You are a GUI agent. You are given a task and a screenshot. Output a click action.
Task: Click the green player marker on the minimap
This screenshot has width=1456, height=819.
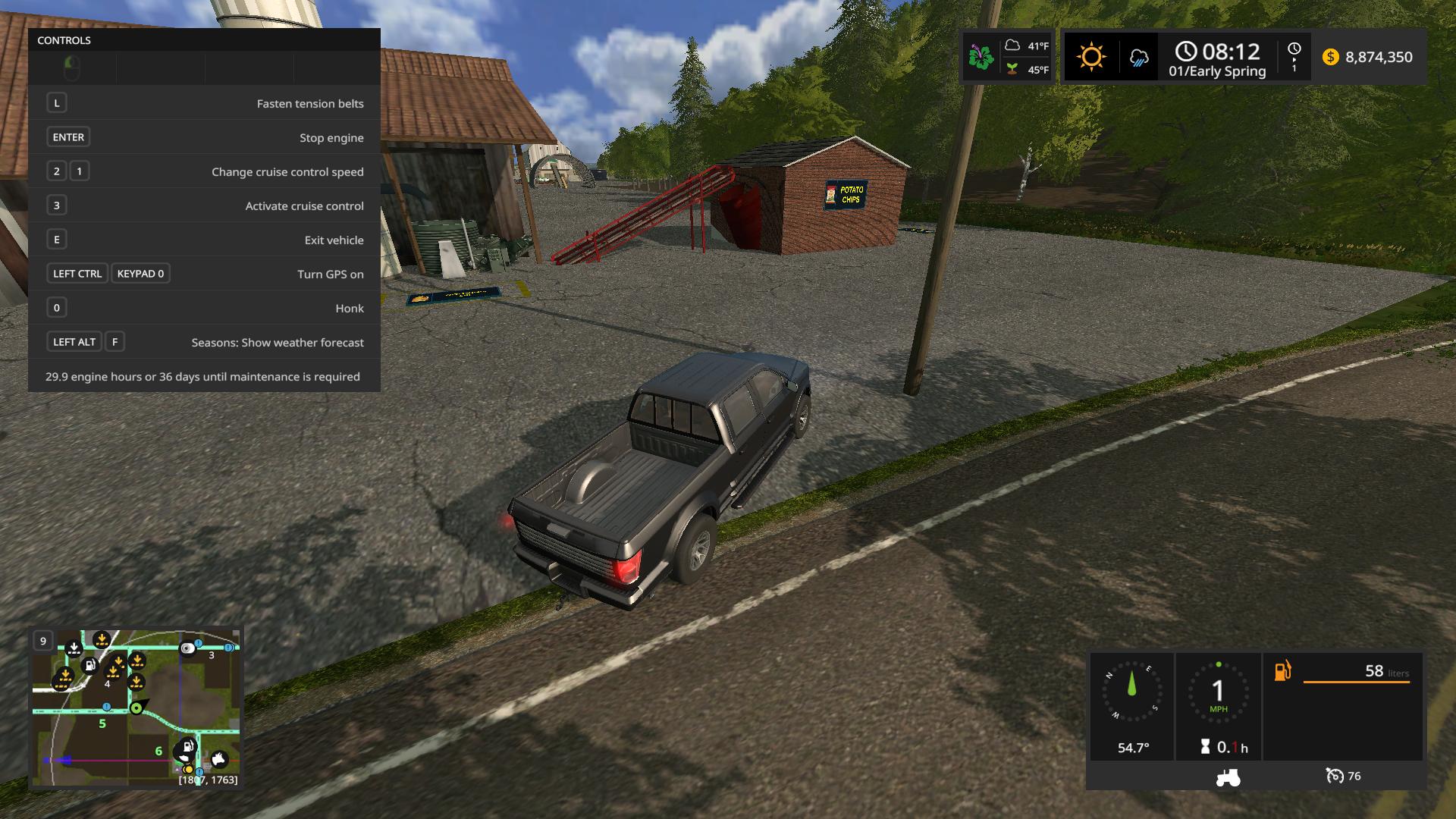click(136, 708)
